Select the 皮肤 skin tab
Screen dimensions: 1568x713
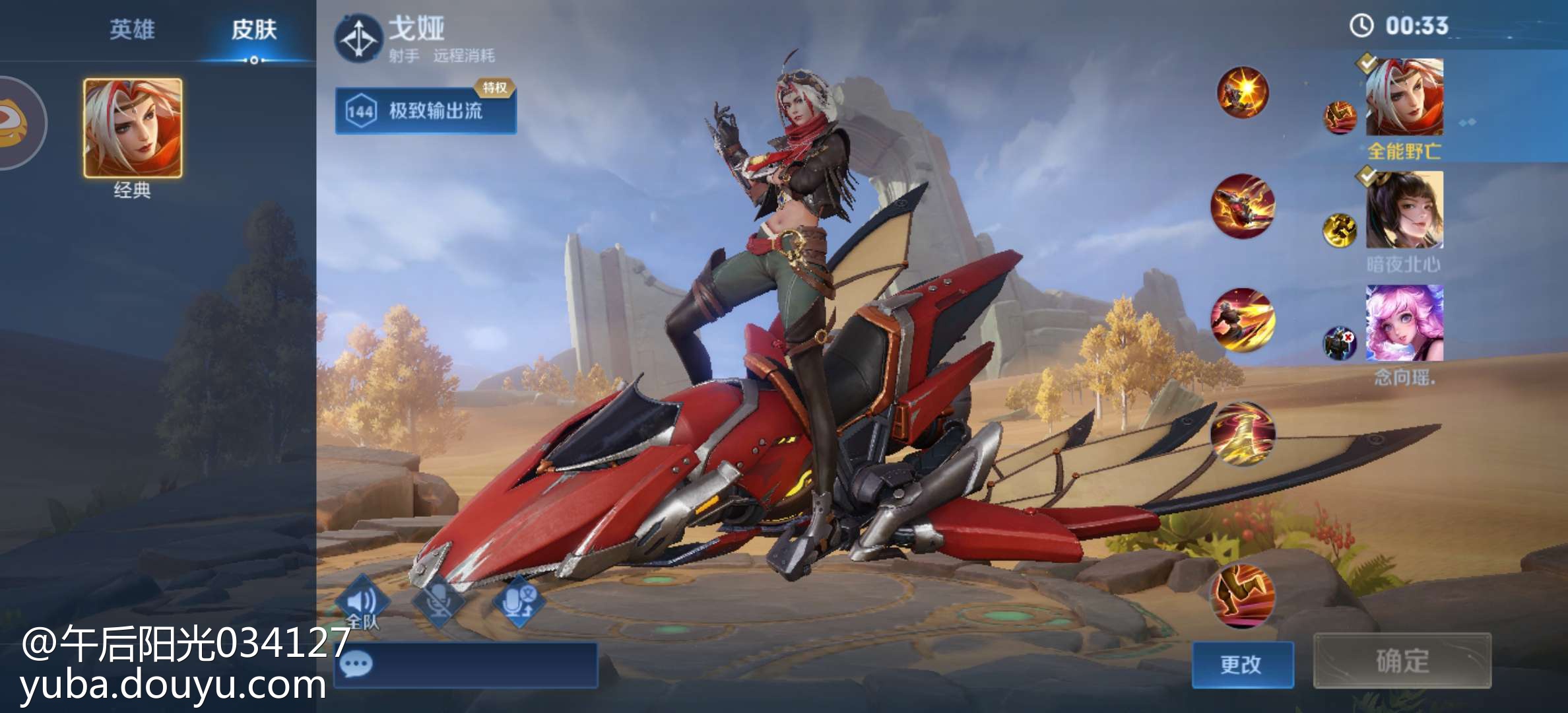click(253, 30)
